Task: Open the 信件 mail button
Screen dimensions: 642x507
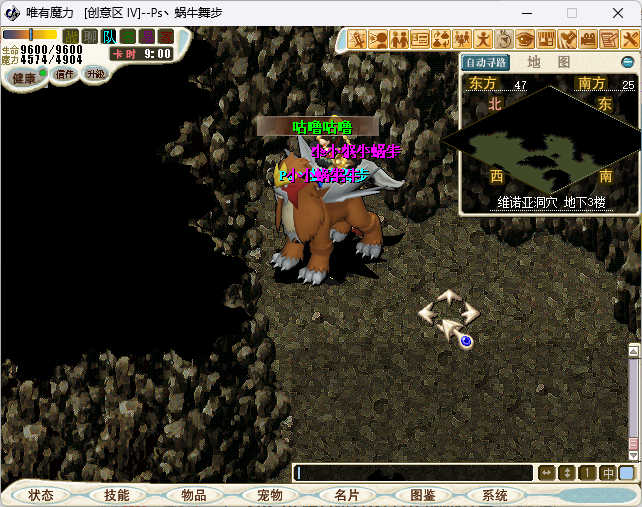Action: click(x=65, y=74)
